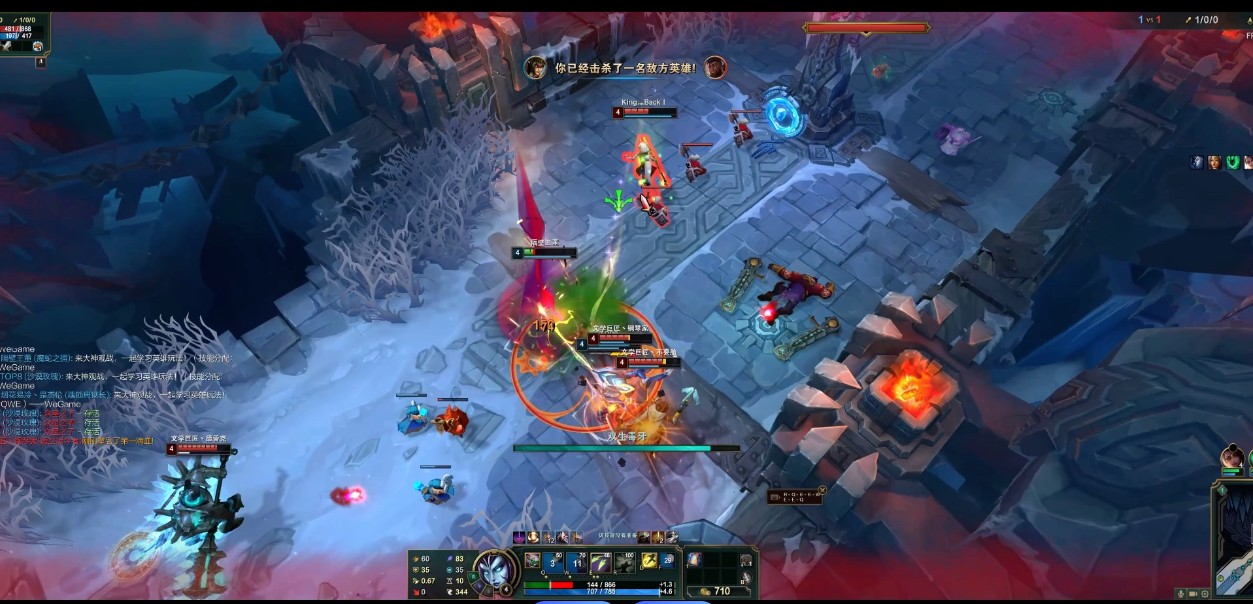Open settings with the gear icon
This screenshot has width=1253, height=604.
click(1203, 594)
